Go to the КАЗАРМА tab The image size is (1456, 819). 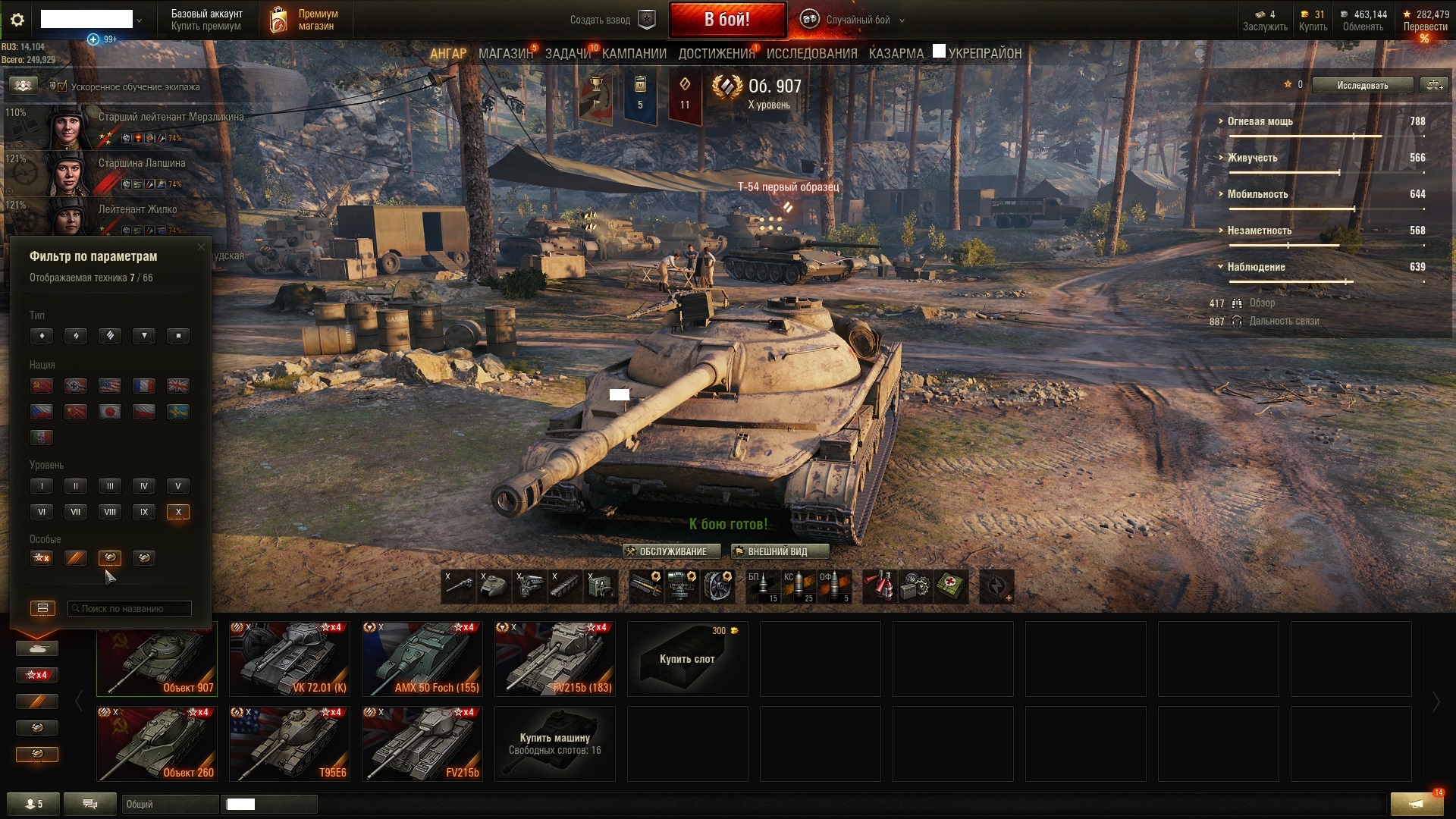(x=896, y=54)
